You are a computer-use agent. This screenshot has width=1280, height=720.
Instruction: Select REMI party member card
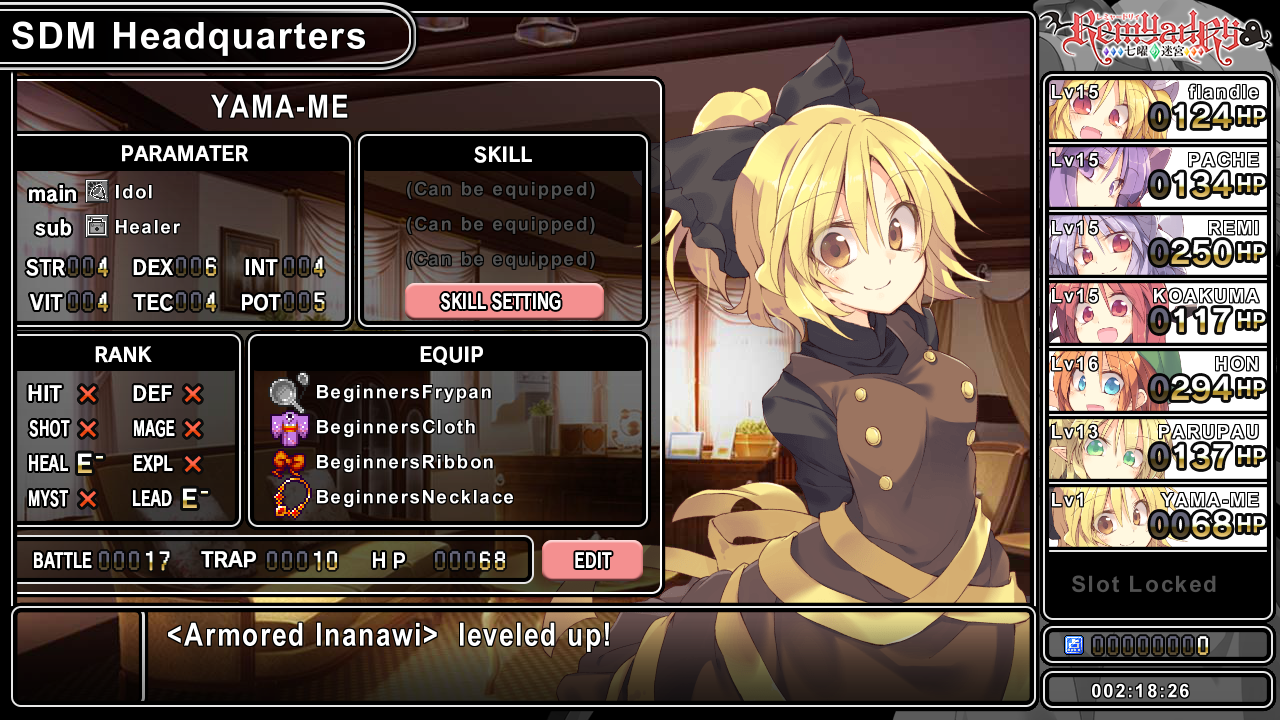pos(1158,245)
